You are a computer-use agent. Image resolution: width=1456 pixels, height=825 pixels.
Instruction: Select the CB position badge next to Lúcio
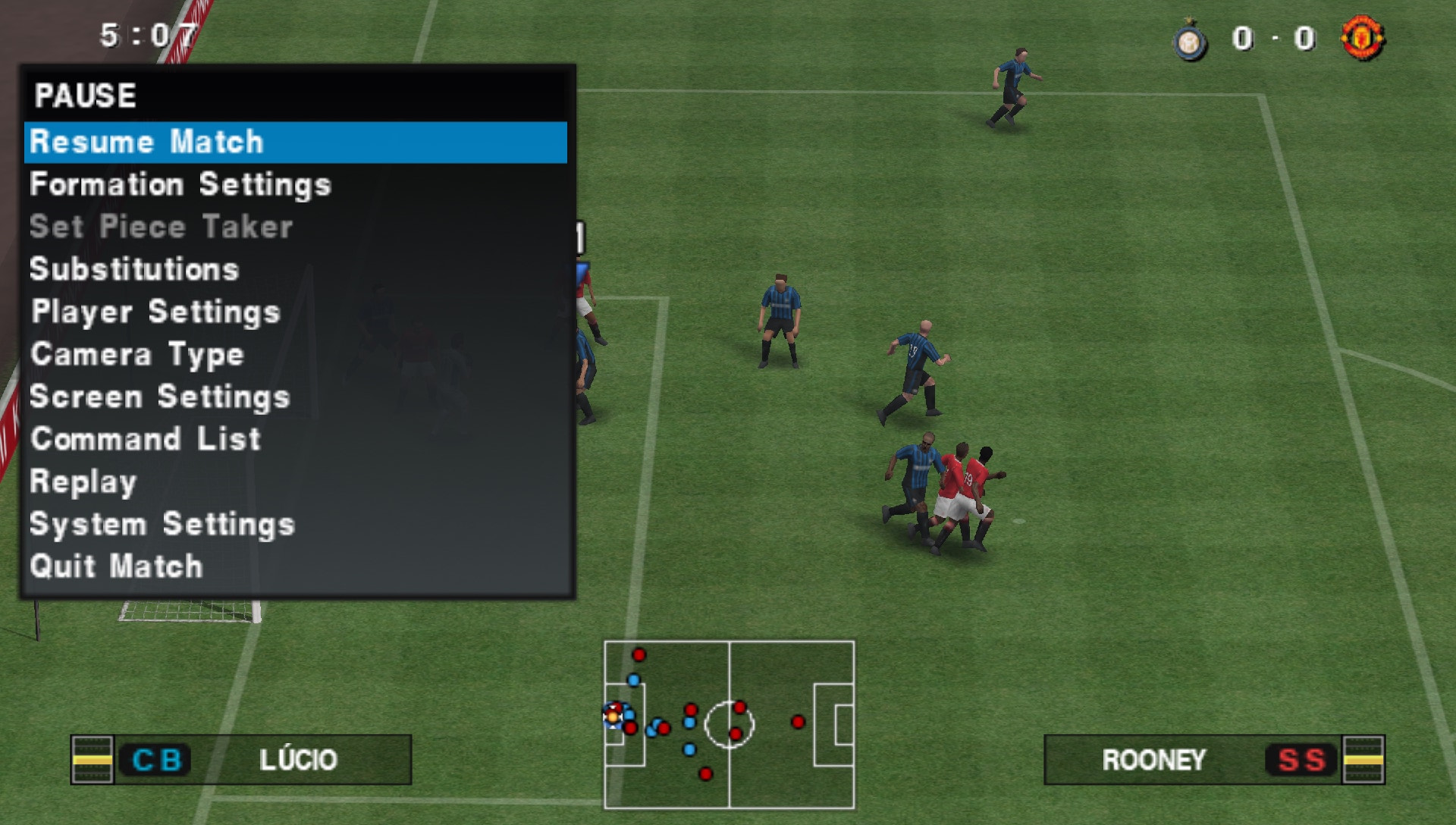(157, 758)
